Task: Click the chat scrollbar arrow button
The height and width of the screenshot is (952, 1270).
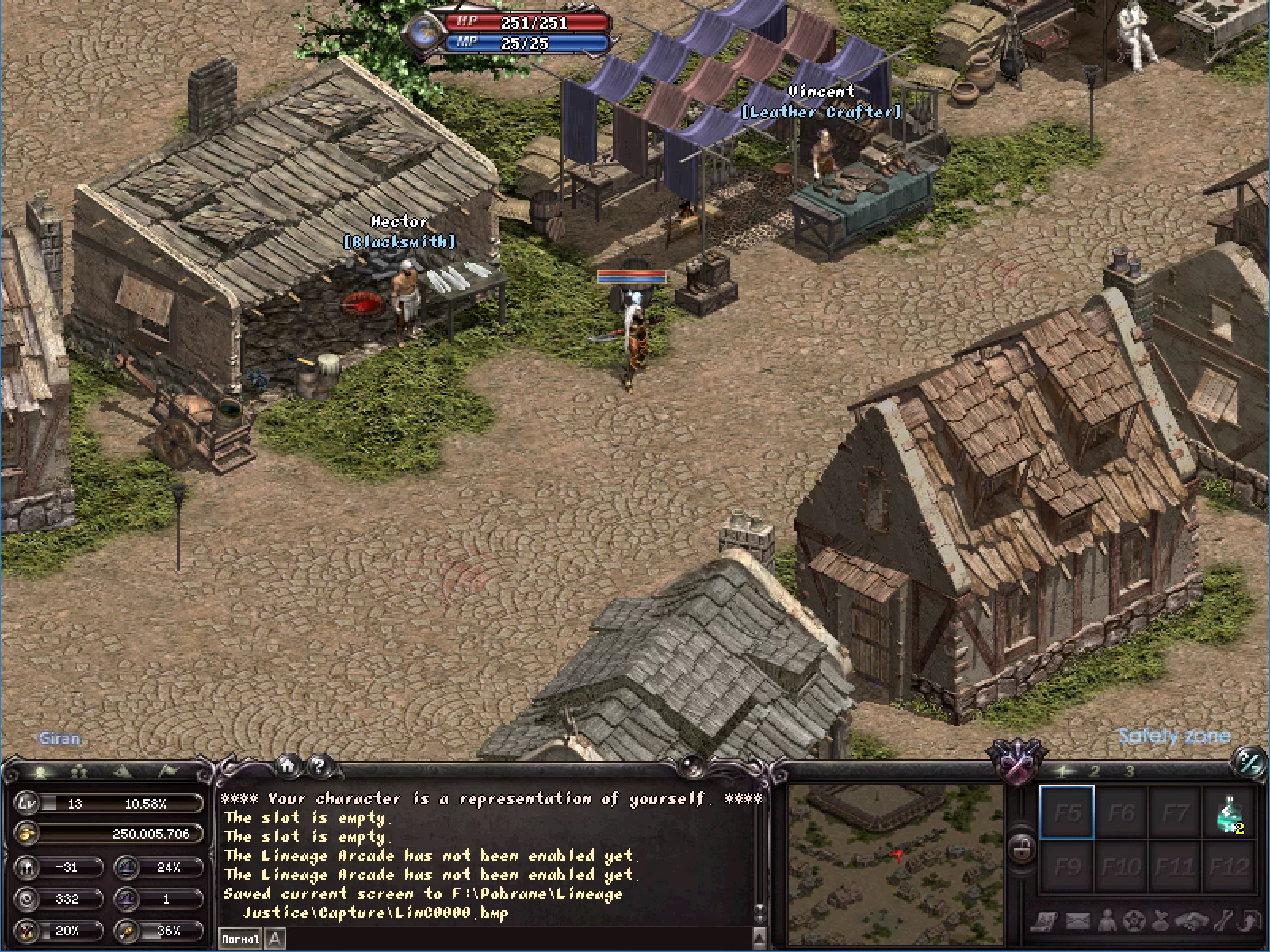Action: tap(759, 938)
